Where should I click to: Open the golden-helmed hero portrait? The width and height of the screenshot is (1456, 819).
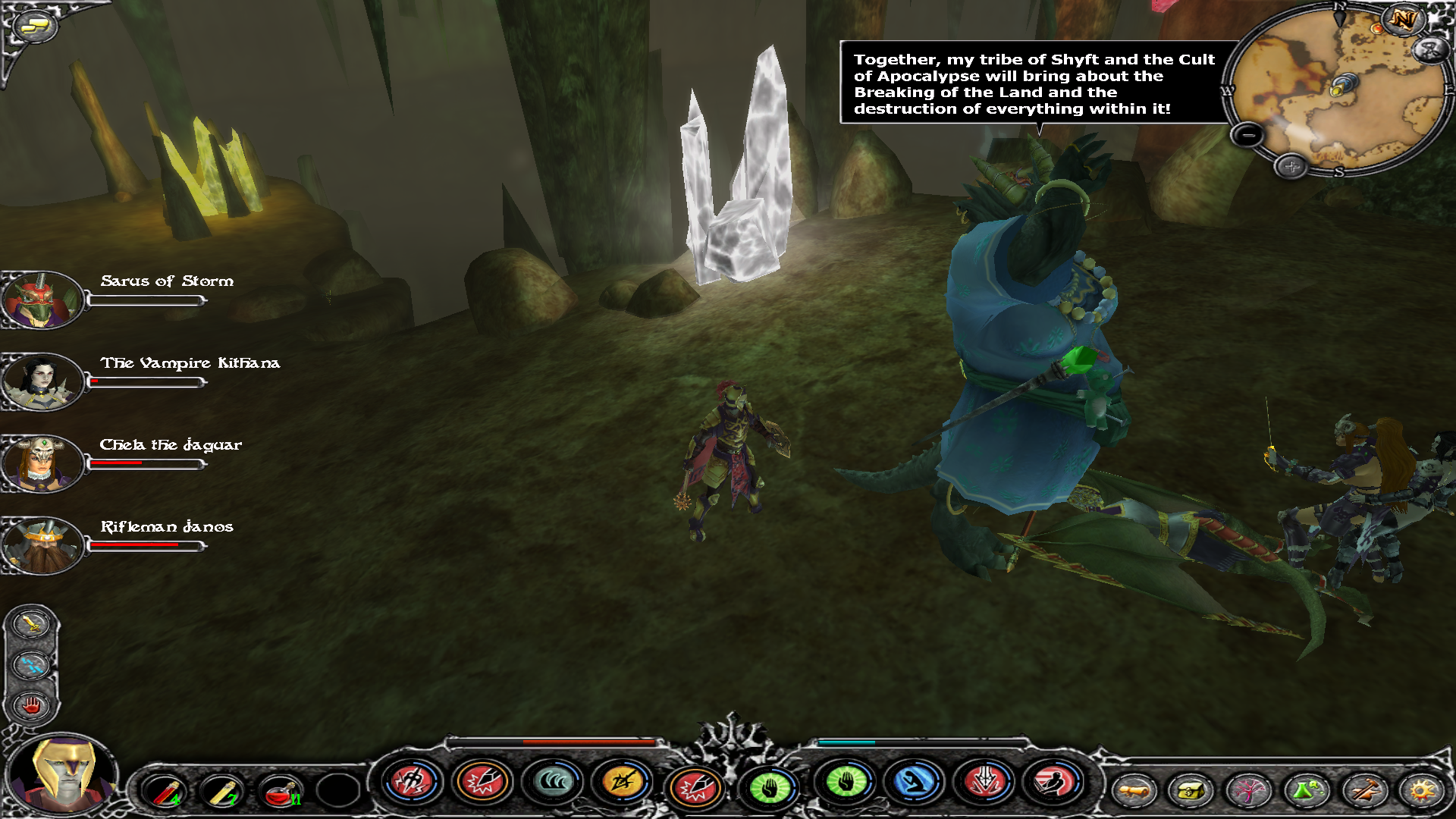64,773
